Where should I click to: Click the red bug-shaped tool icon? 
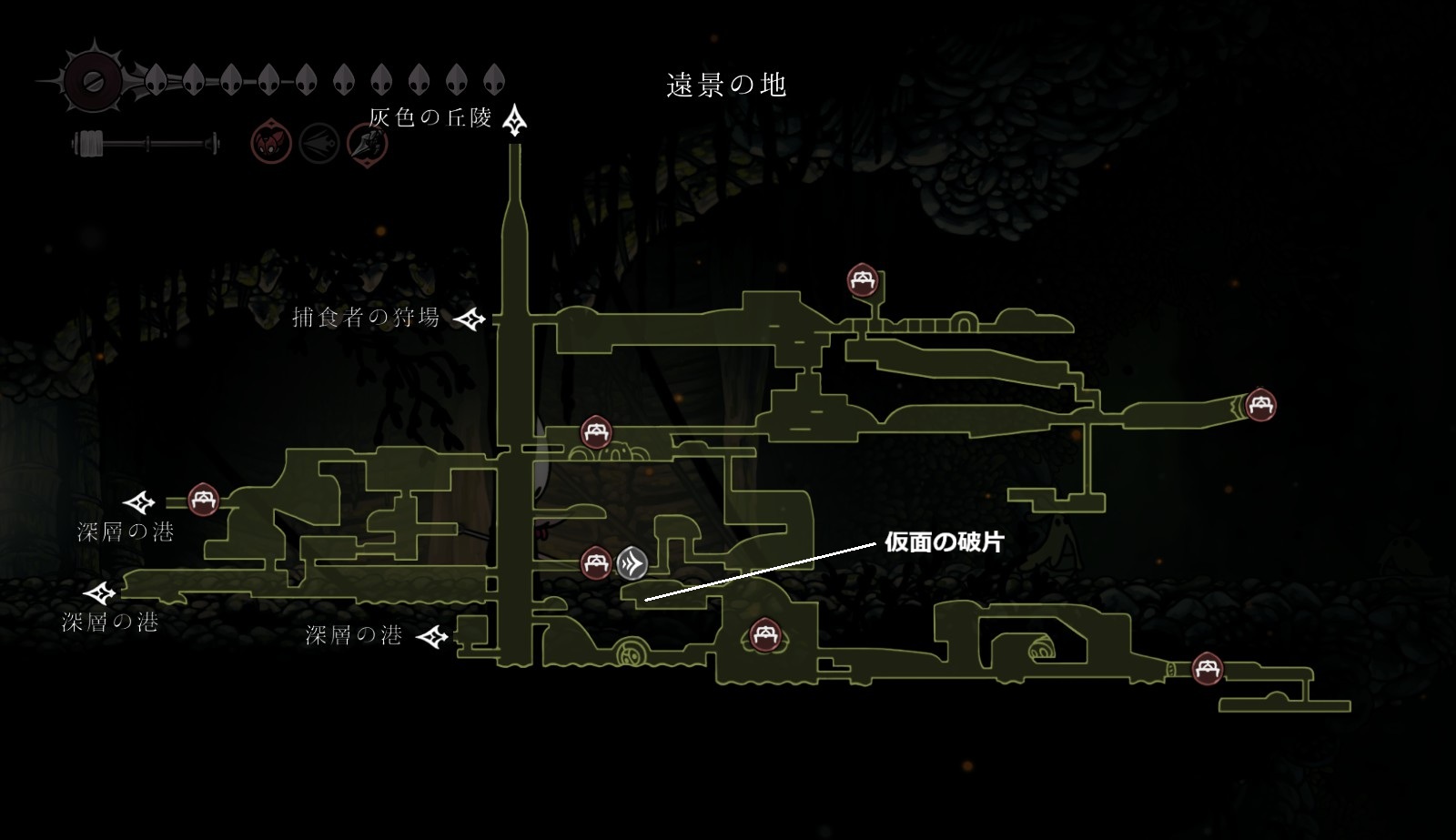click(271, 144)
